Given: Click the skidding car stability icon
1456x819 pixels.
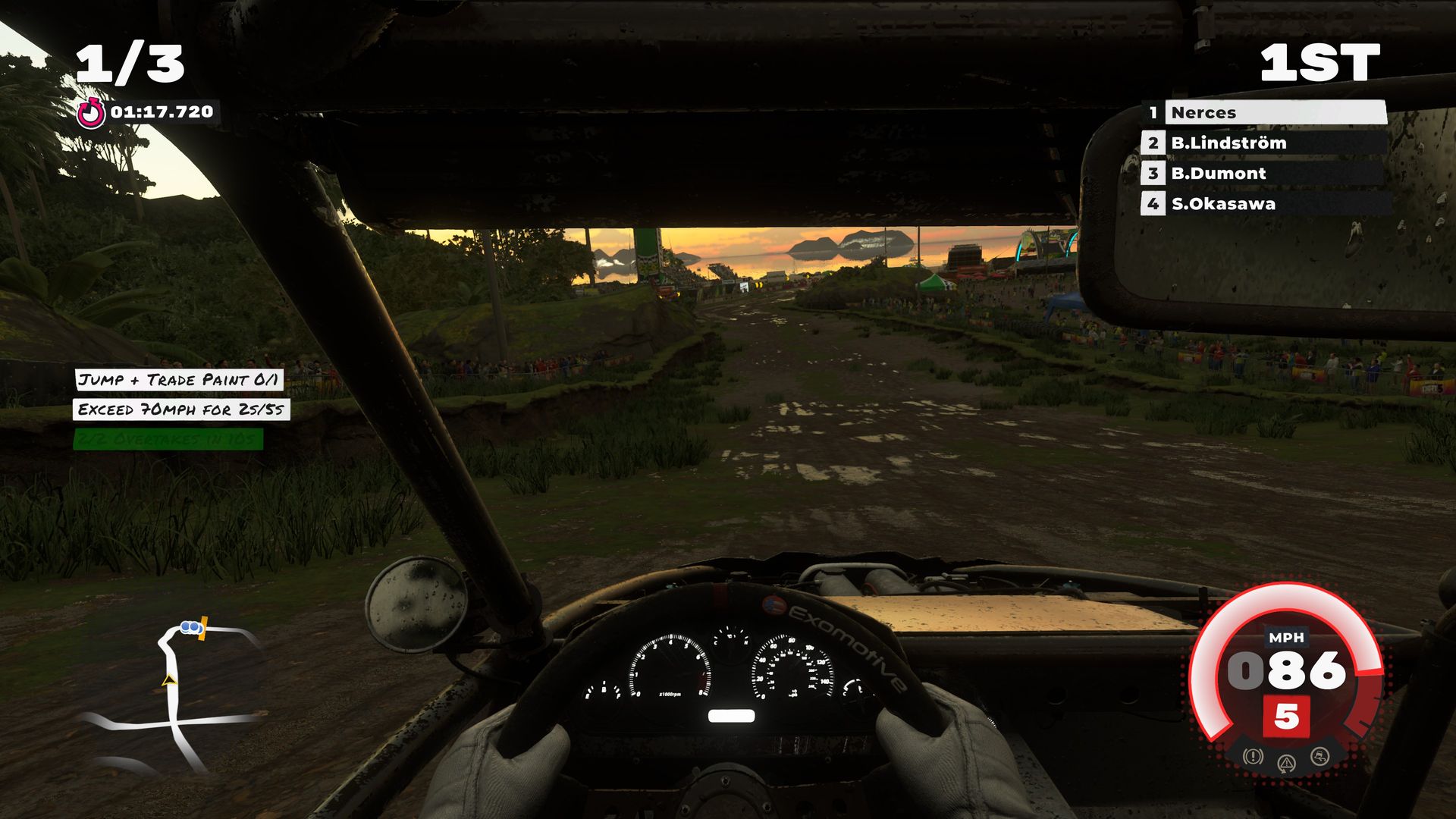Looking at the screenshot, I should click(x=1320, y=756).
